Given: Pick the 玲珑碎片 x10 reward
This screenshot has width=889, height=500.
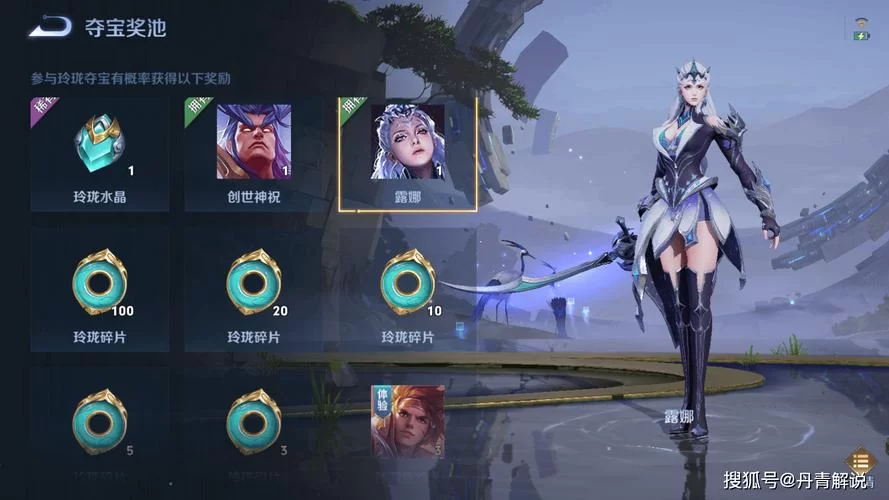Looking at the screenshot, I should (408, 288).
